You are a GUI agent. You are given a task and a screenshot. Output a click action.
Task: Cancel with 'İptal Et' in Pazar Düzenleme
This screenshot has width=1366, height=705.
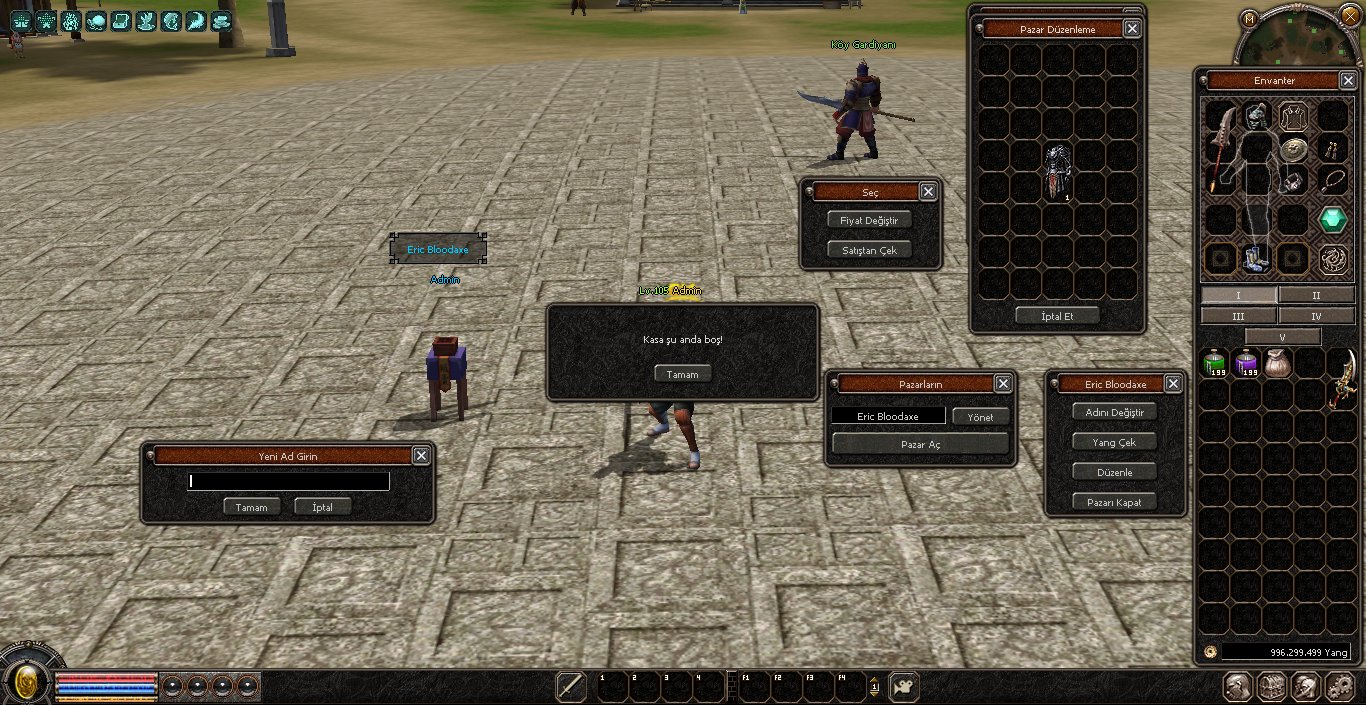[1057, 315]
